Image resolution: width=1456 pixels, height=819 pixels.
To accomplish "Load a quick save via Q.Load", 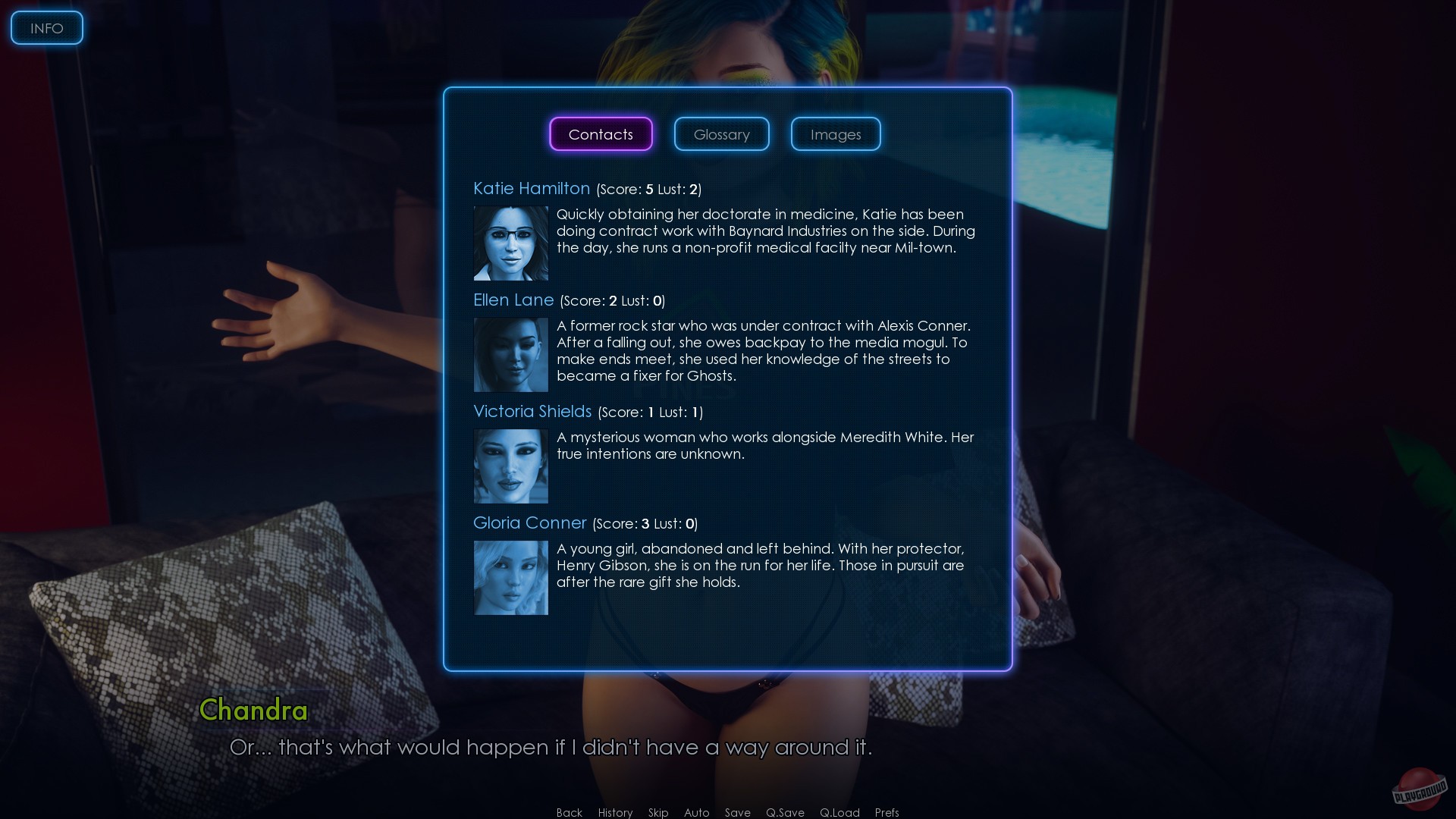I will click(x=839, y=812).
